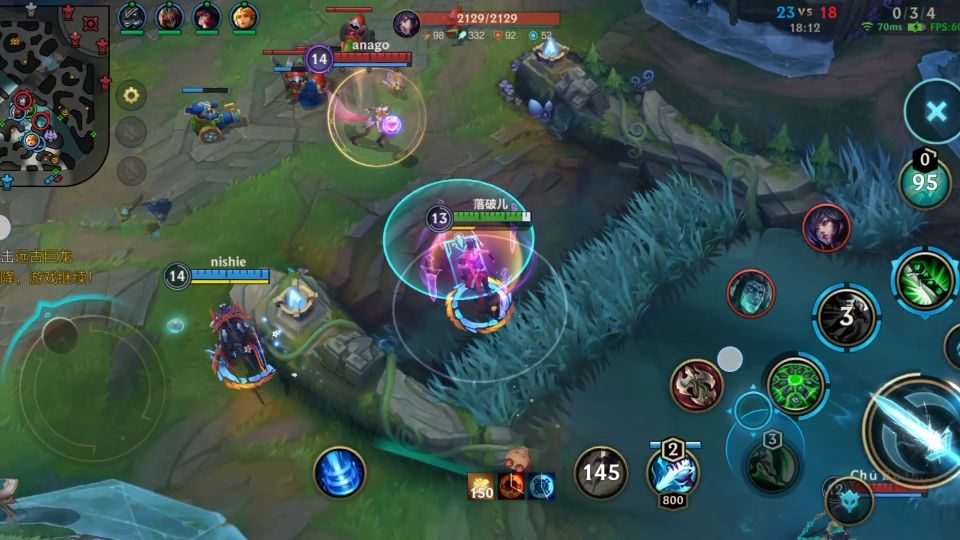
Task: Target the purple-haired enemy champion portrait
Action: point(826,229)
